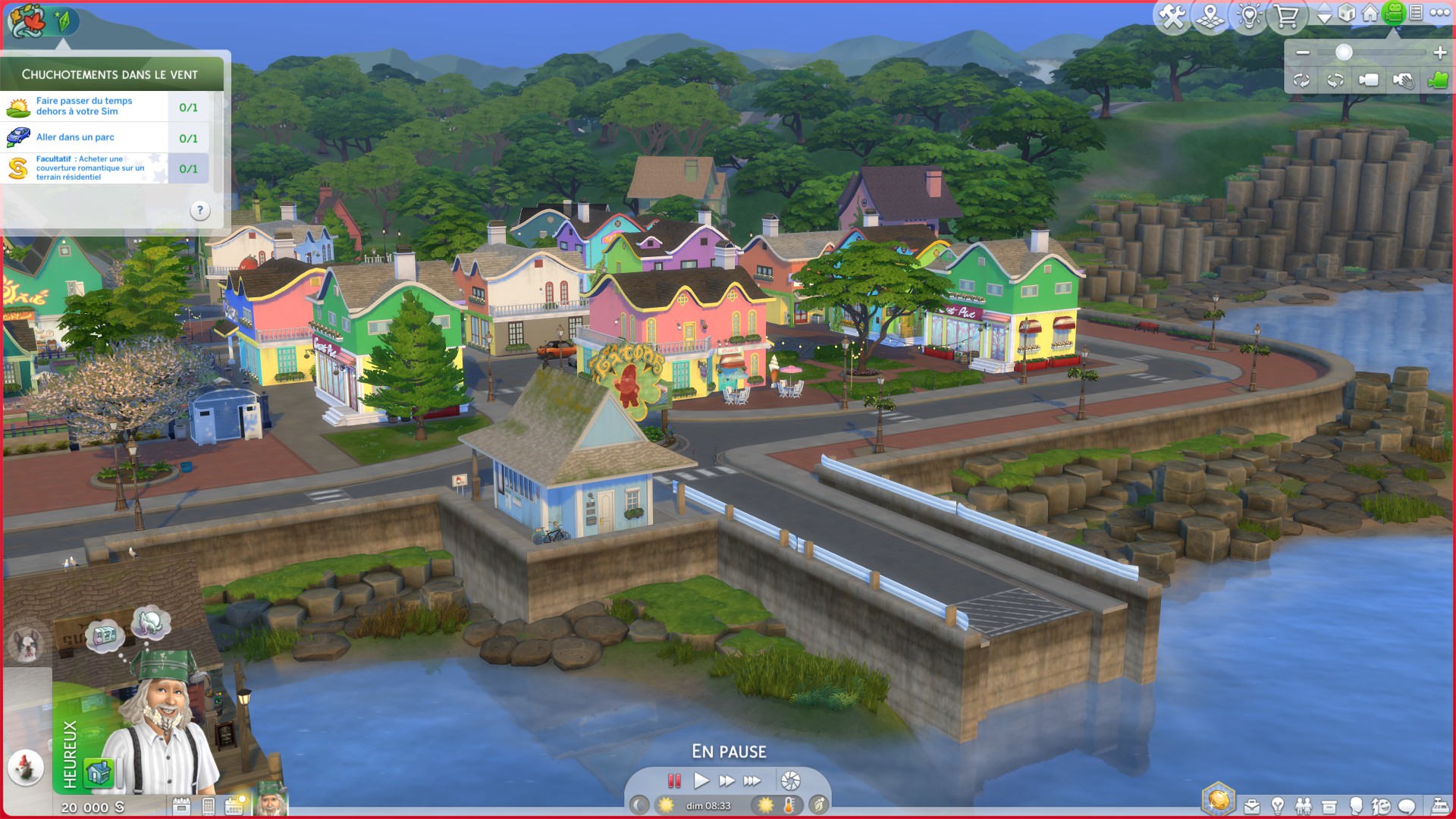This screenshot has width=1456, height=819.
Task: Open the world map pin icon
Action: tap(1210, 16)
